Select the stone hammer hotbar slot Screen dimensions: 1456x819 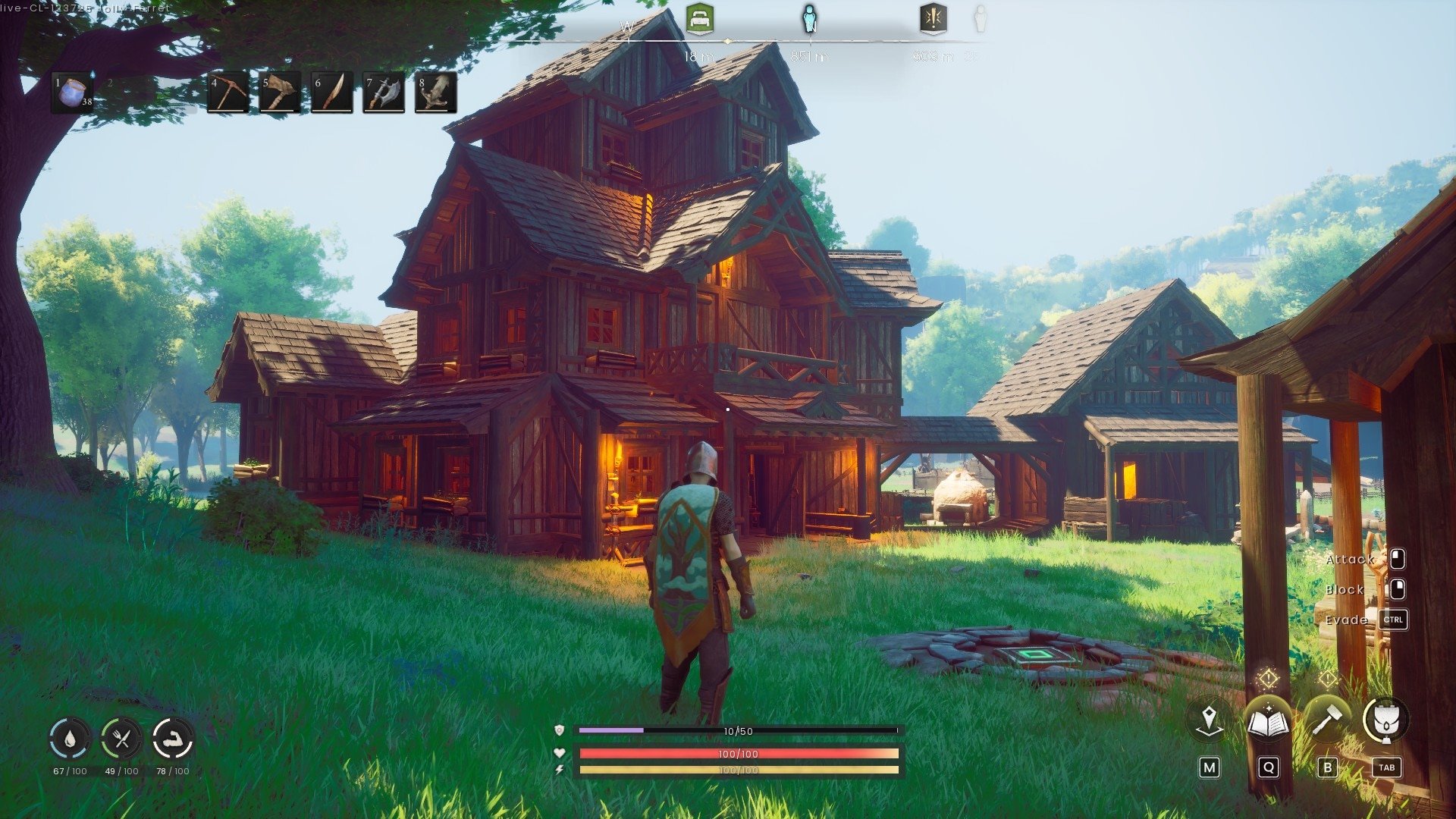[280, 93]
